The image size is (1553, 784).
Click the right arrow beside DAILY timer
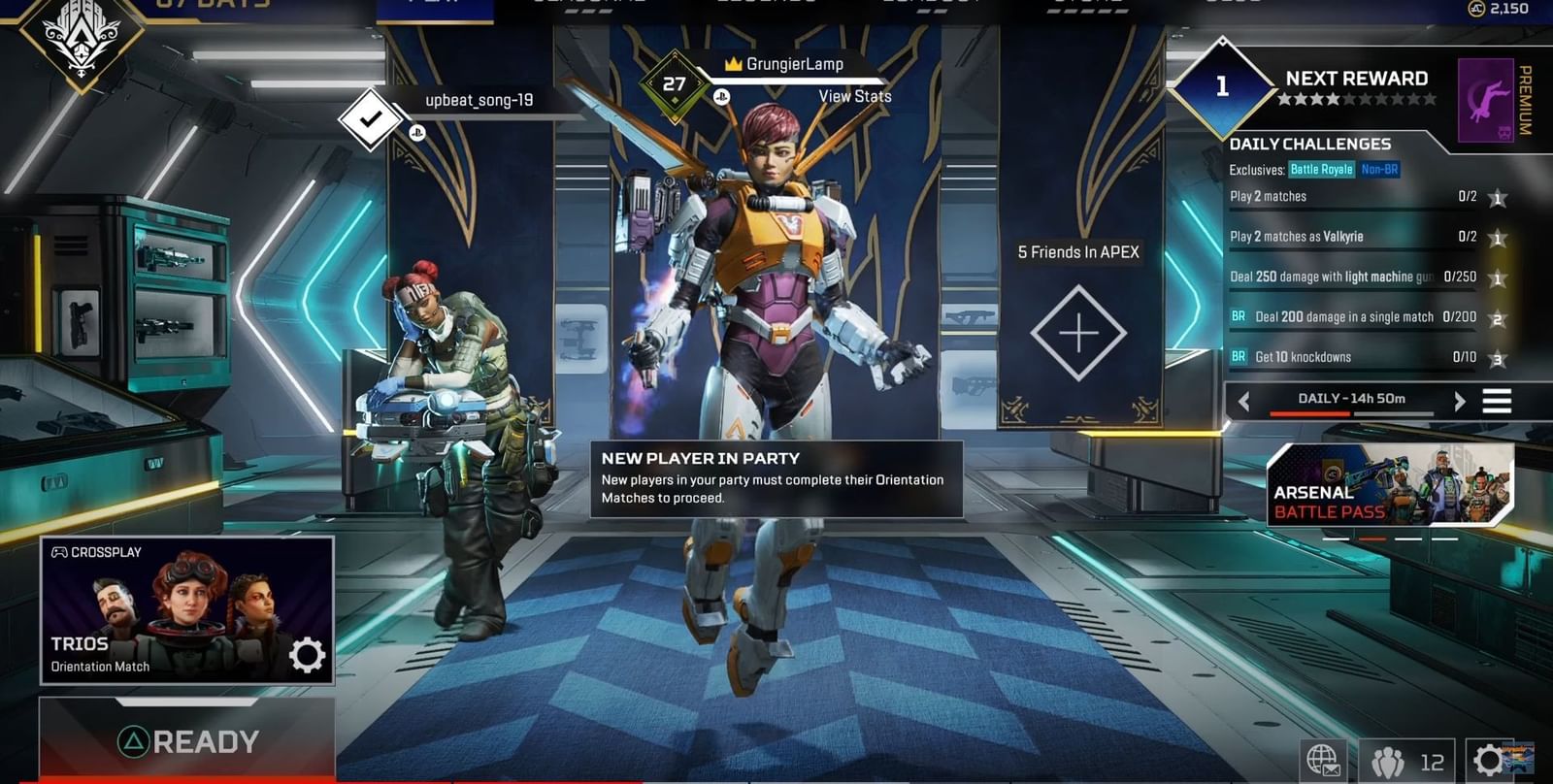click(x=1459, y=399)
